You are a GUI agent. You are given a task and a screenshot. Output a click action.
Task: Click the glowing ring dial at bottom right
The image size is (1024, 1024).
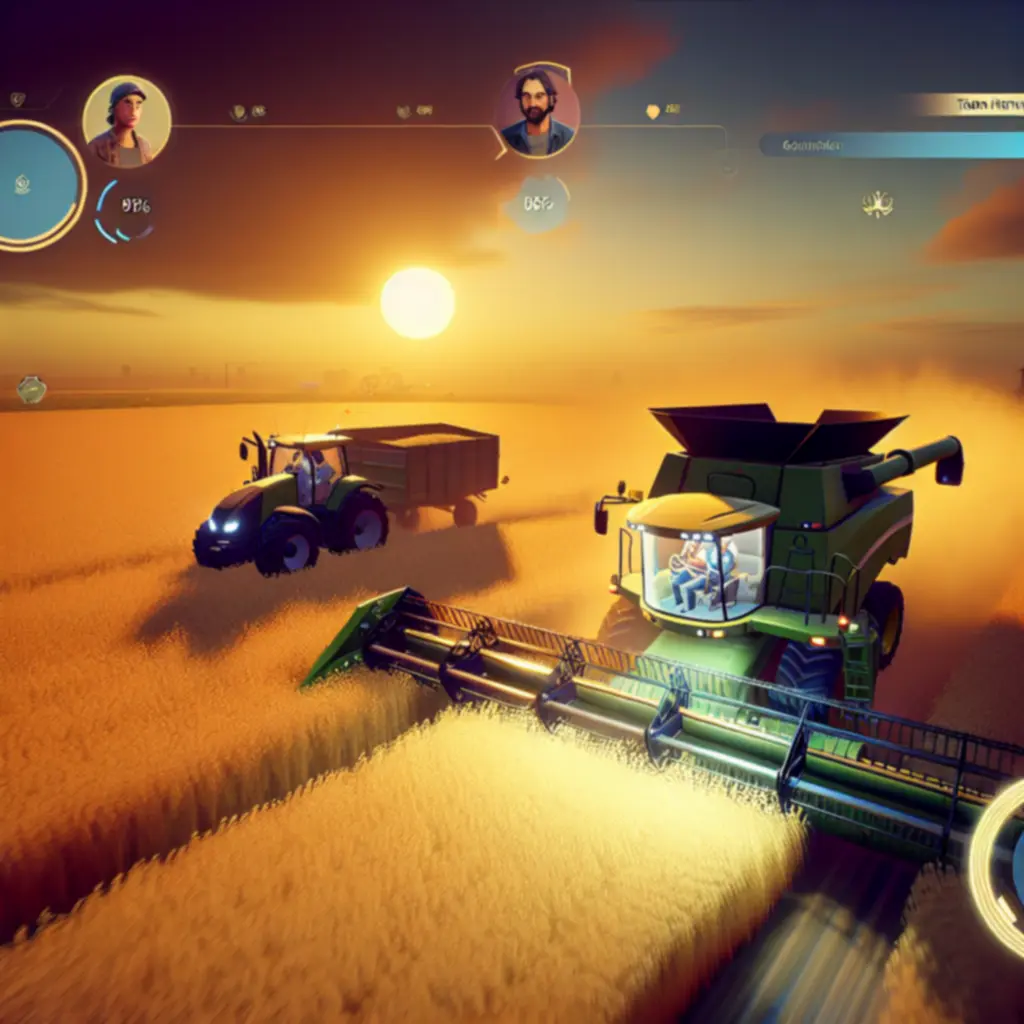click(x=1000, y=866)
